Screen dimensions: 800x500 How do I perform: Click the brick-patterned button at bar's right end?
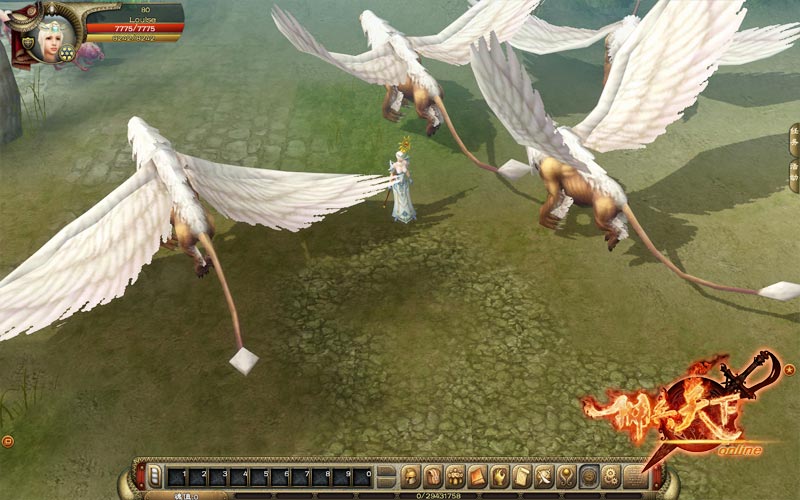coord(634,476)
